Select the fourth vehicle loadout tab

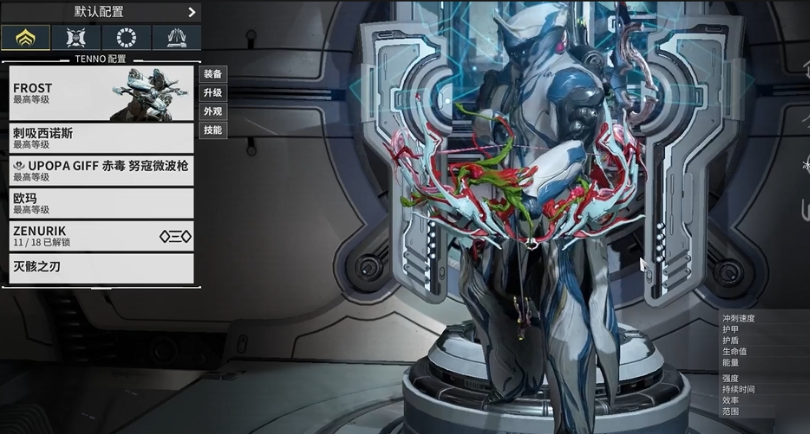coord(175,38)
